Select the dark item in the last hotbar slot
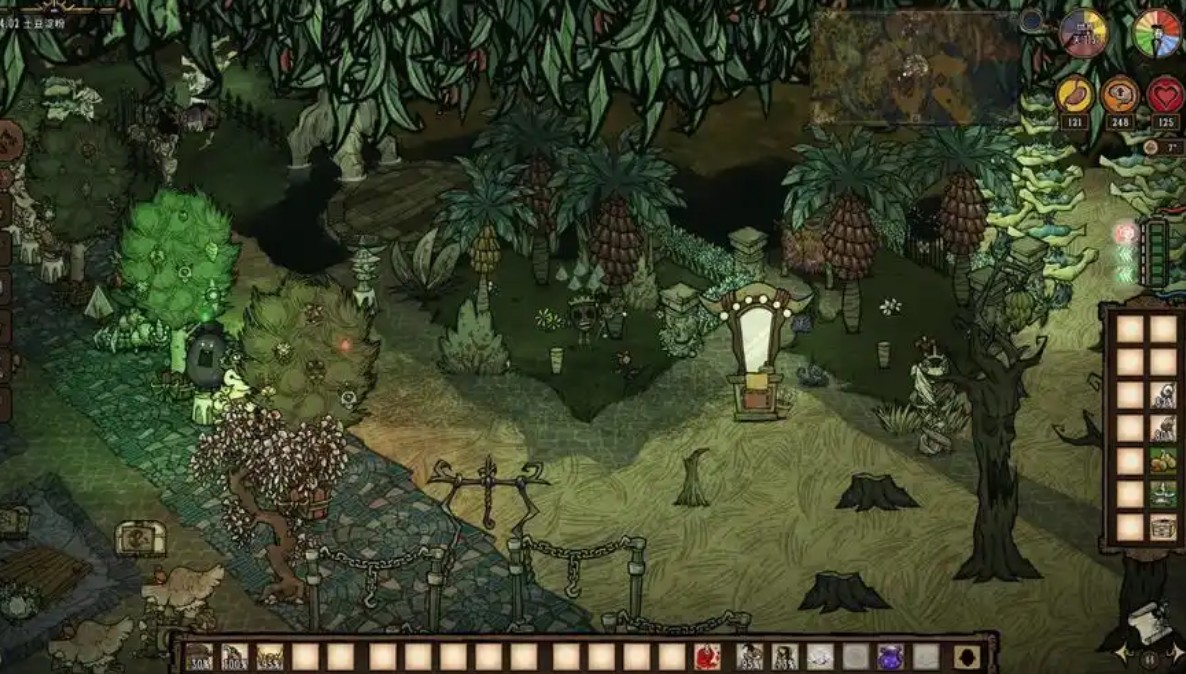This screenshot has width=1186, height=674. coord(966,657)
